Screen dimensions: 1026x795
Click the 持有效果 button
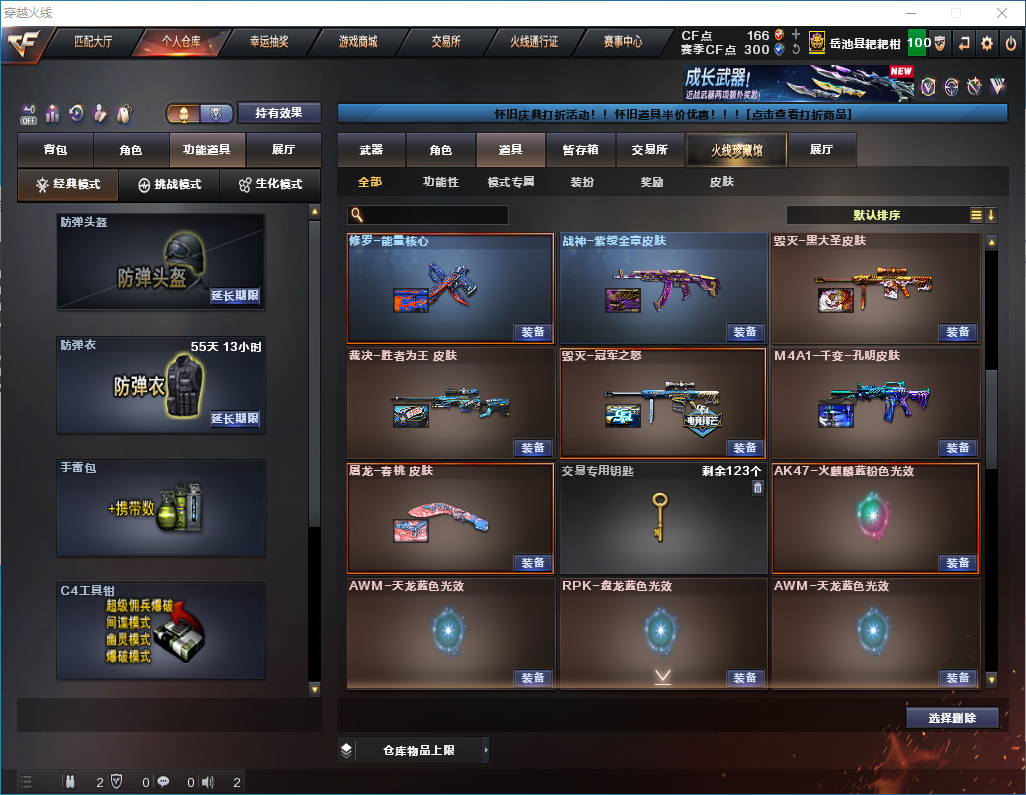(x=279, y=113)
